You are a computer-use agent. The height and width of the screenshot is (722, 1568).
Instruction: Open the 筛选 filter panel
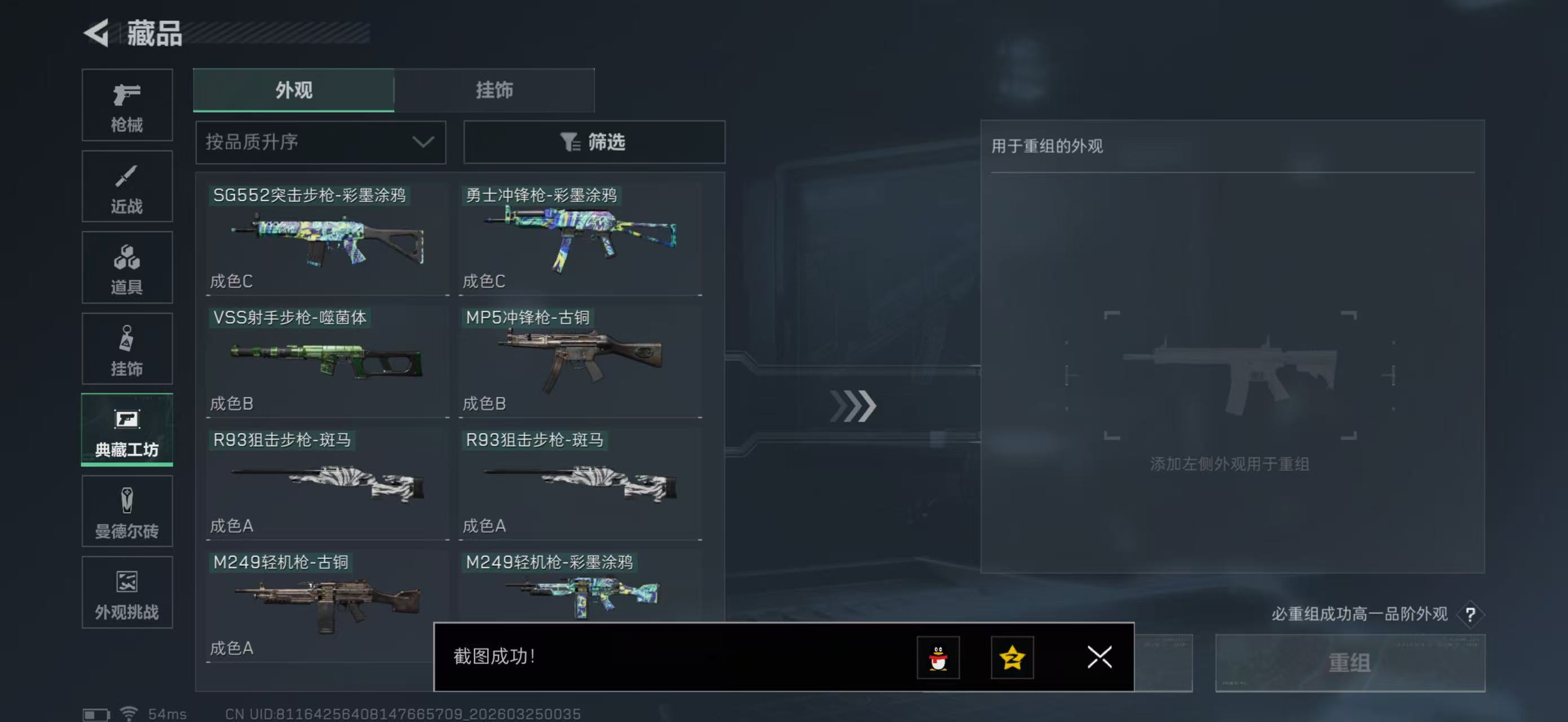(594, 142)
